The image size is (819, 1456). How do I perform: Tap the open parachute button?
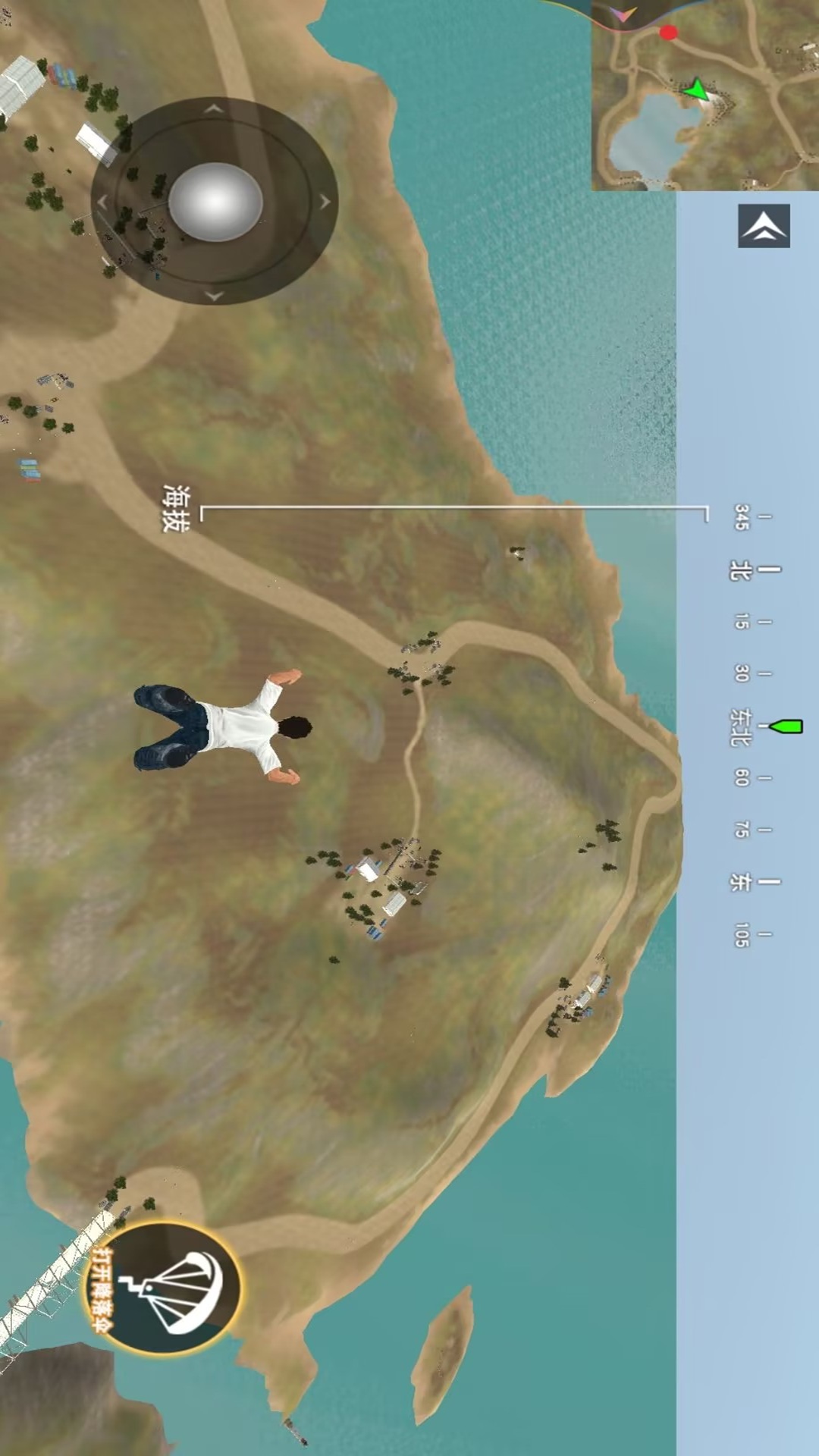point(162,1287)
